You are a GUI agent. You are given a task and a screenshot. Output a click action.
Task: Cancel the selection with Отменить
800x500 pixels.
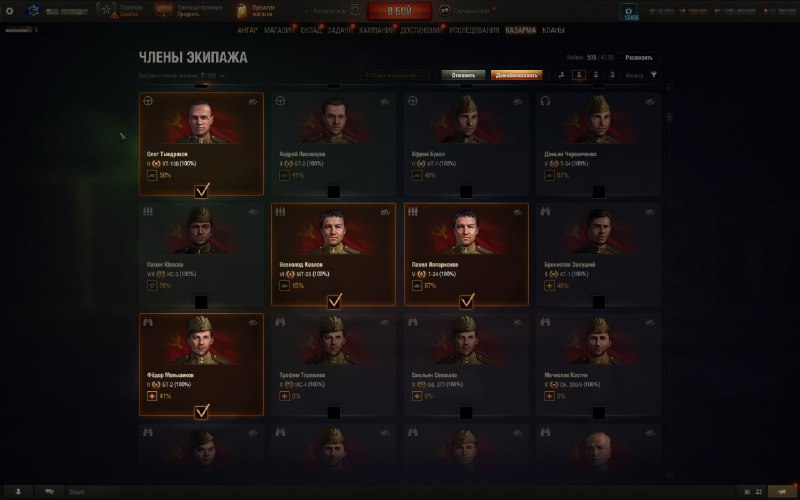[463, 74]
